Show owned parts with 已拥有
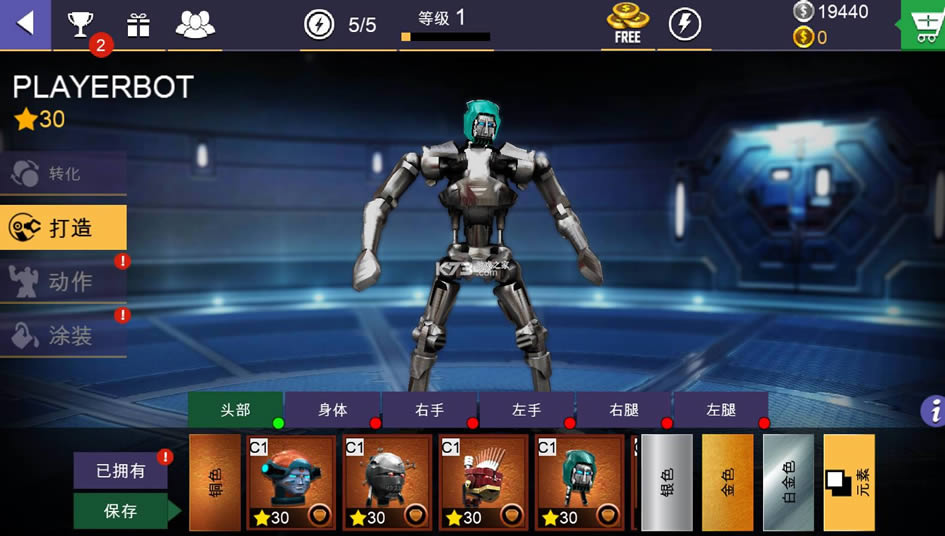Screen dimensions: 945x536 (x=120, y=471)
